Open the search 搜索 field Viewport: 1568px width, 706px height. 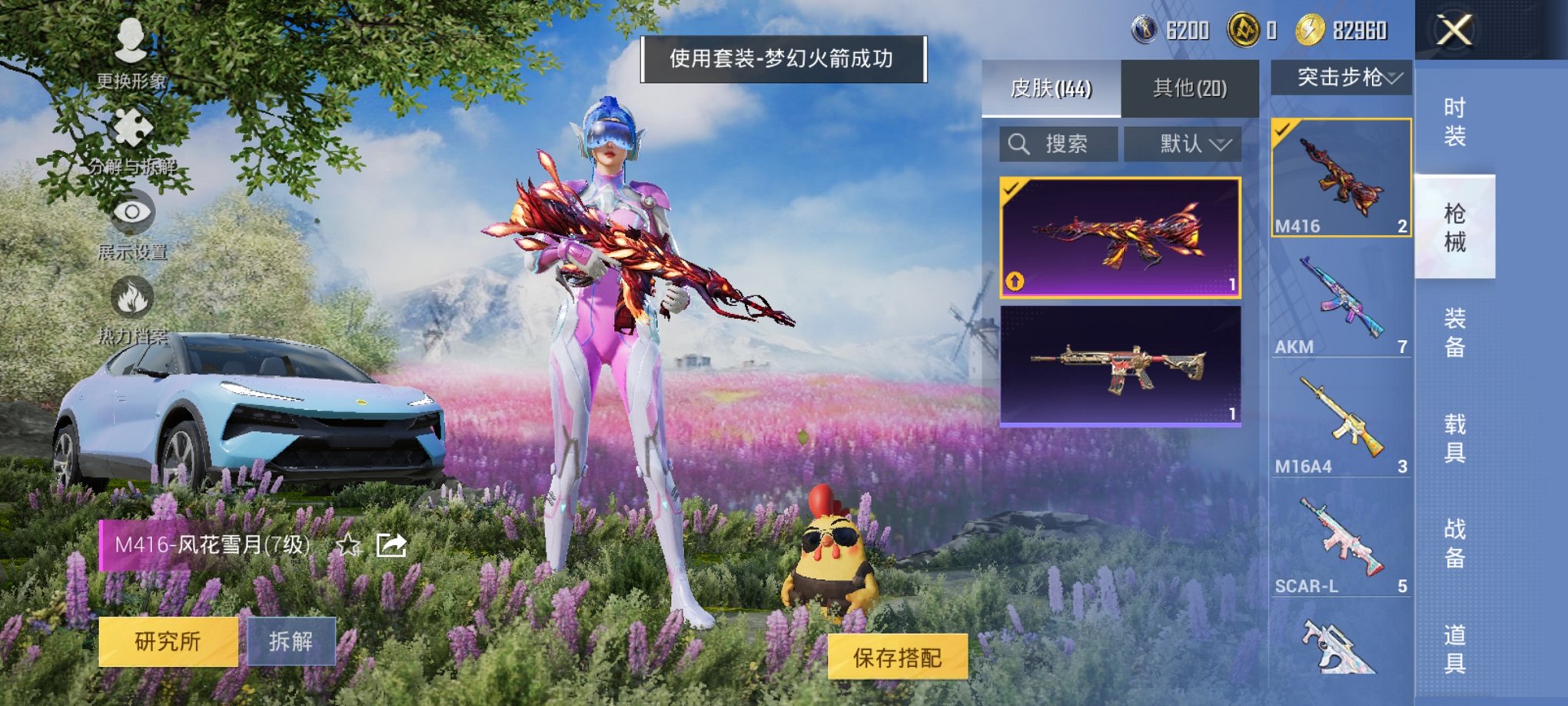point(1059,144)
